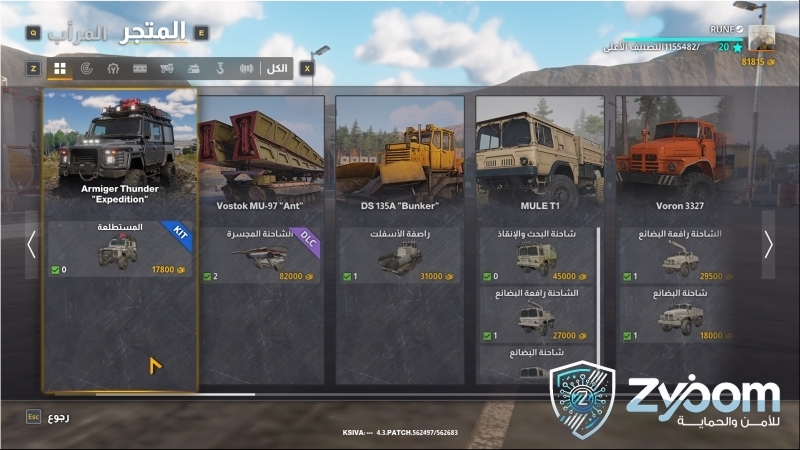
Task: Choose the MULE T1 27000 cargo crane variant
Action: click(x=536, y=314)
